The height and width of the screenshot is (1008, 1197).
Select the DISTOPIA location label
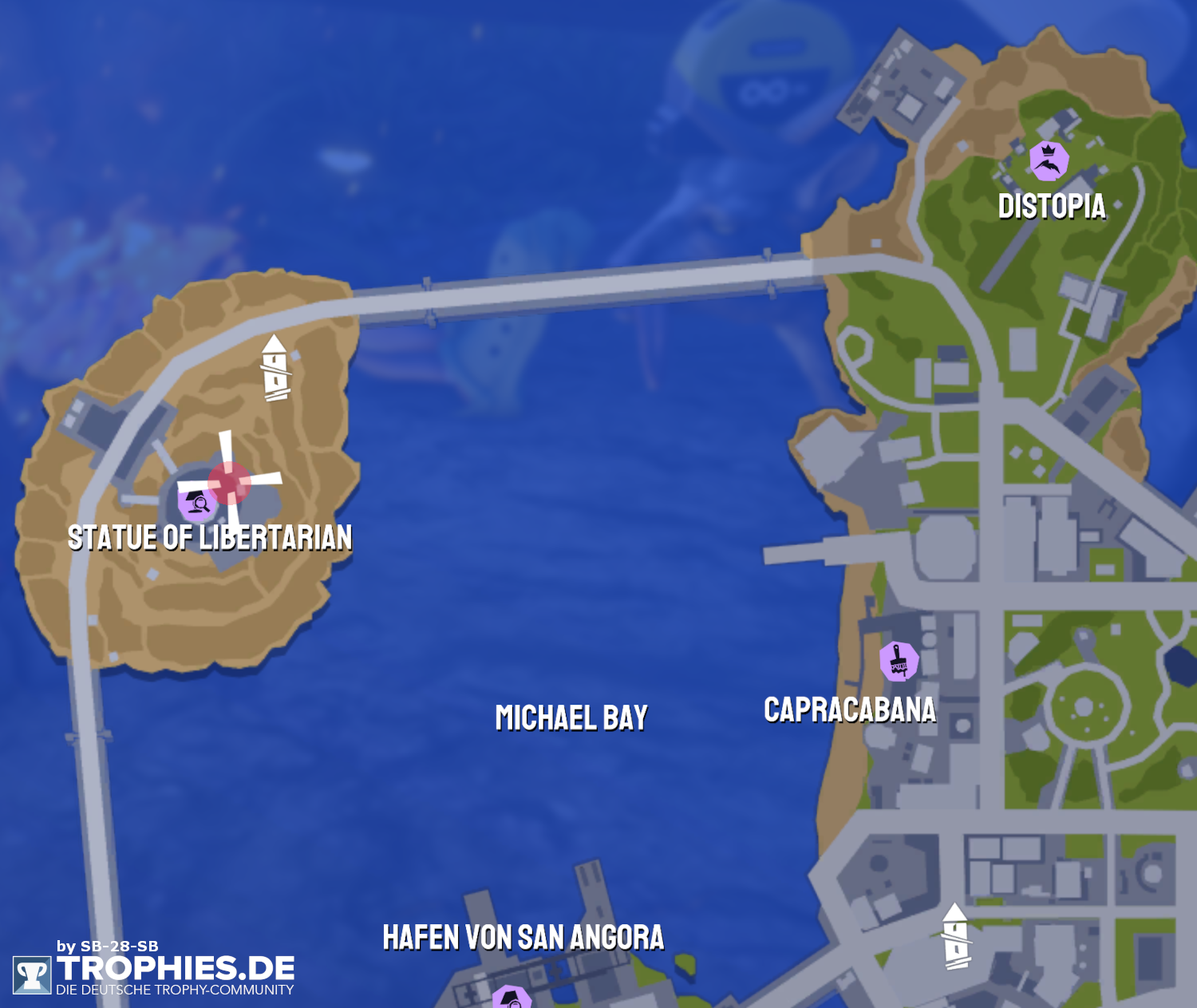click(1052, 208)
